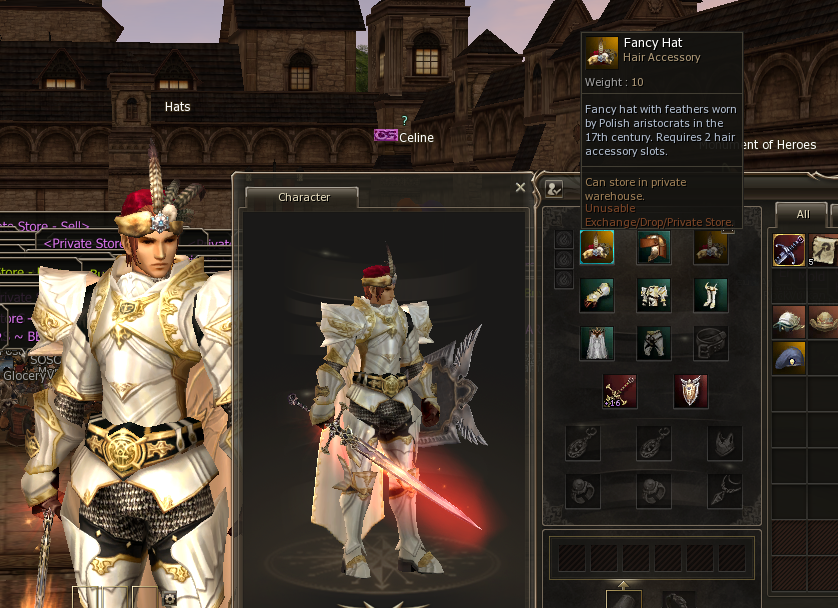
Task: Click the green-trimmed straw hat in inventory
Action: pyautogui.click(x=789, y=321)
